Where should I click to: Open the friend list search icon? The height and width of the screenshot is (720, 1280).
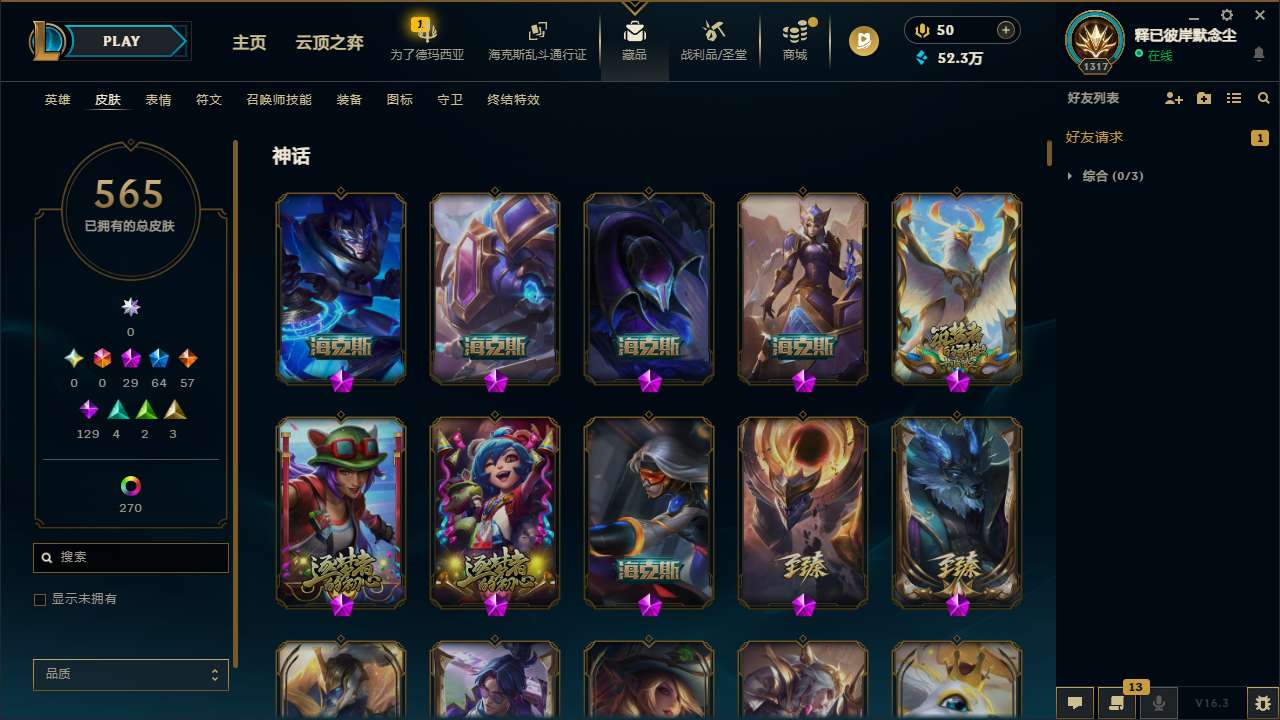pos(1263,98)
